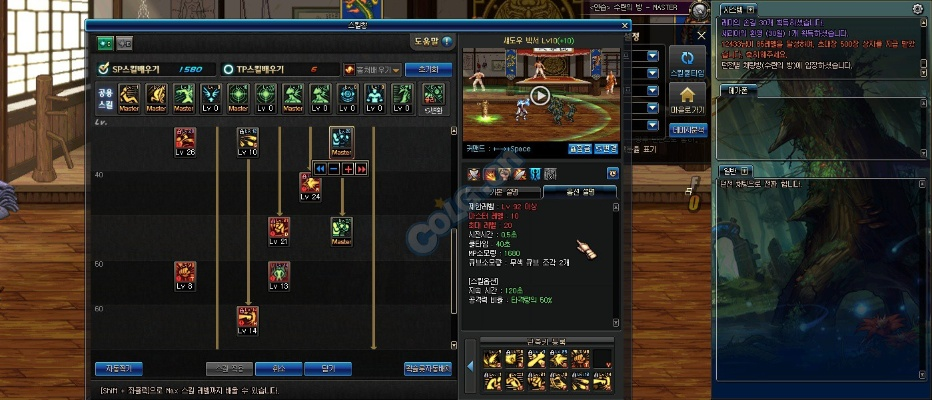Open chat settings gear icon
932x400 pixels.
917,8
